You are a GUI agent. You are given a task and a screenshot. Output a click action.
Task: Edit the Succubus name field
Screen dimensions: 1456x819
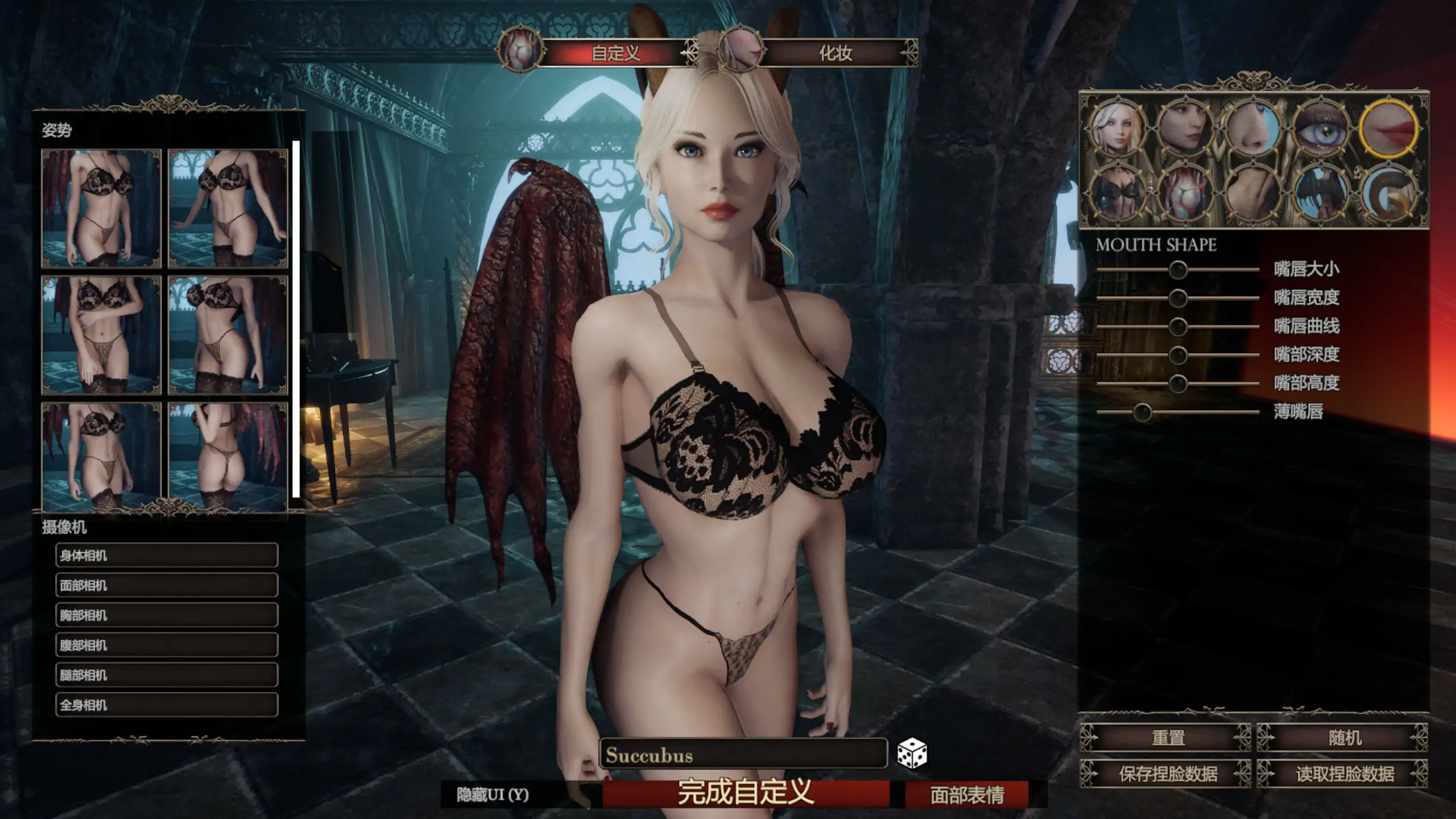coord(743,755)
